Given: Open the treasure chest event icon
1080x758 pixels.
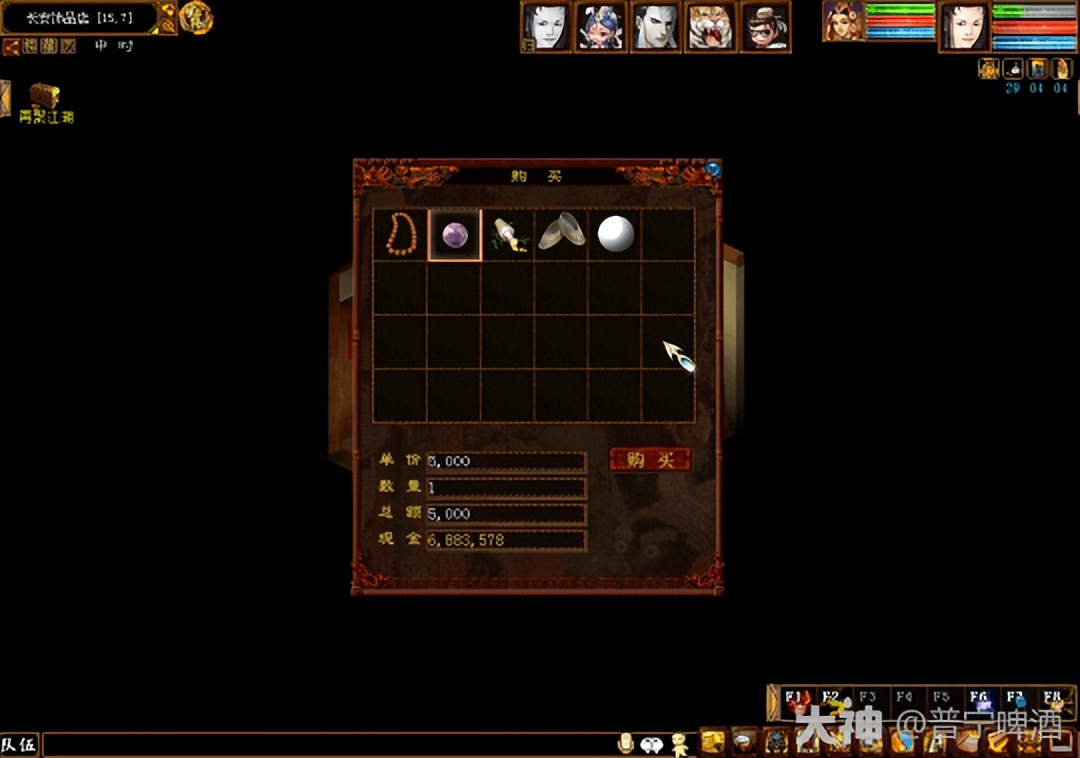Looking at the screenshot, I should pyautogui.click(x=44, y=98).
